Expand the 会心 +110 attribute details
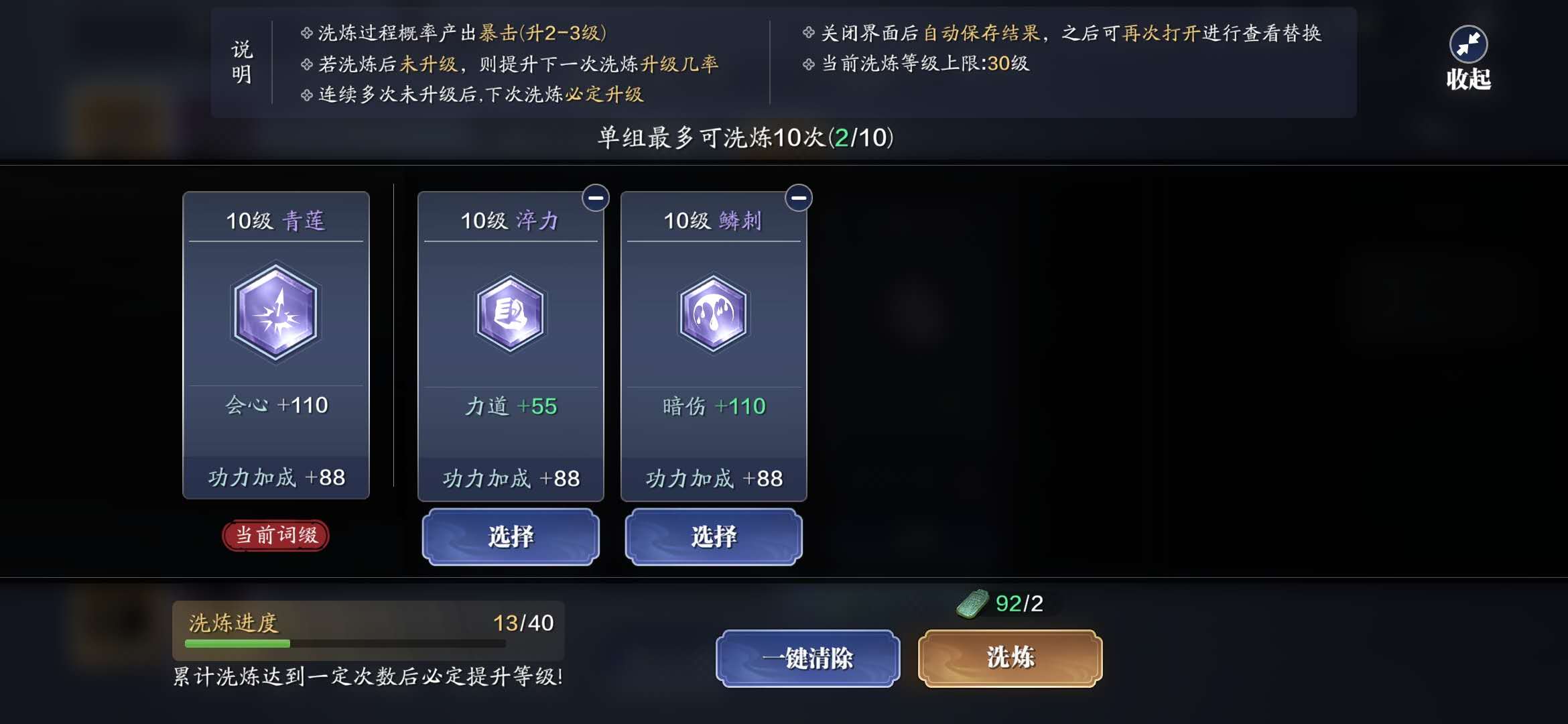The height and width of the screenshot is (724, 1568). (275, 405)
